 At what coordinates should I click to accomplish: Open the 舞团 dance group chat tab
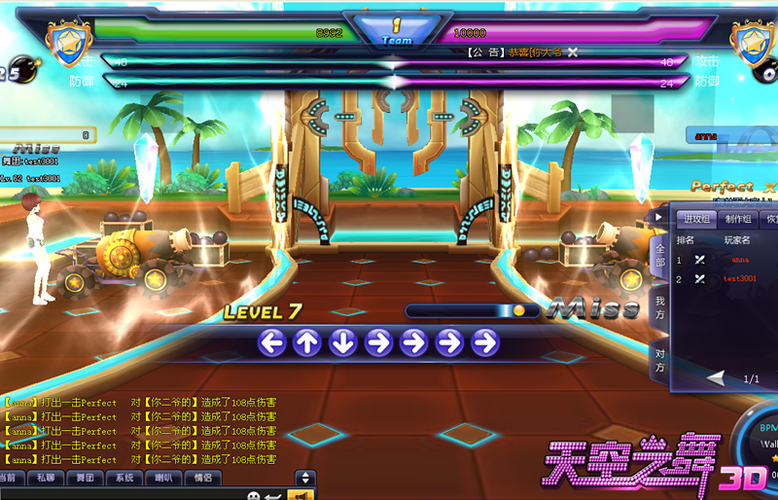(x=84, y=478)
